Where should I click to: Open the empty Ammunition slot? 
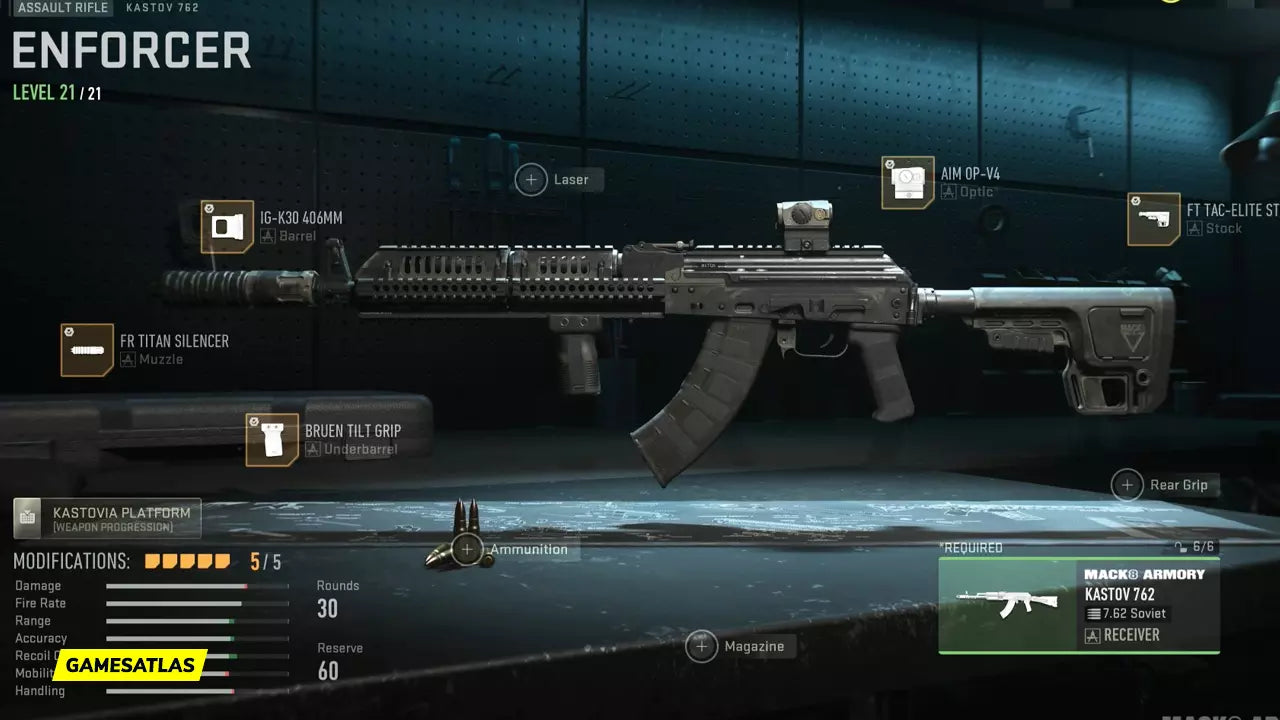467,549
